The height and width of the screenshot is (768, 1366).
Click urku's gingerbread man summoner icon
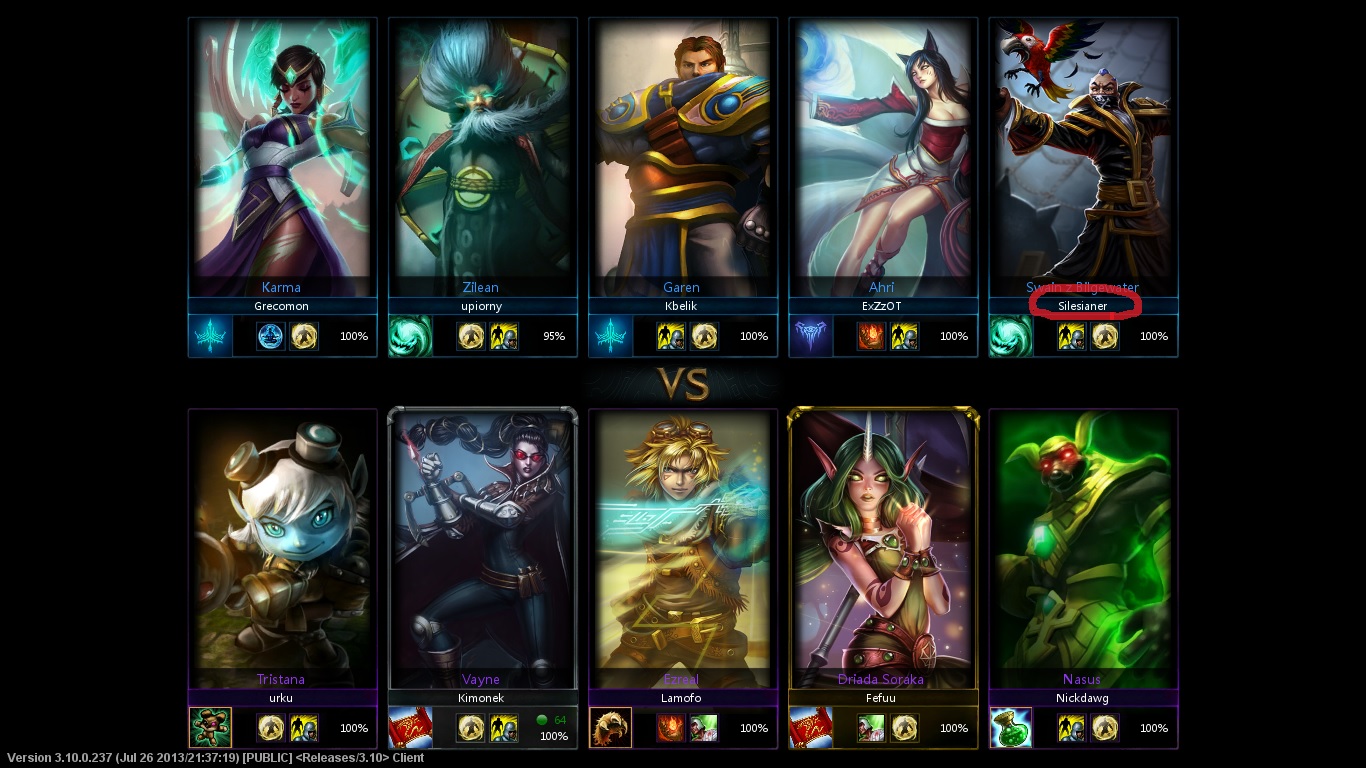pyautogui.click(x=210, y=728)
